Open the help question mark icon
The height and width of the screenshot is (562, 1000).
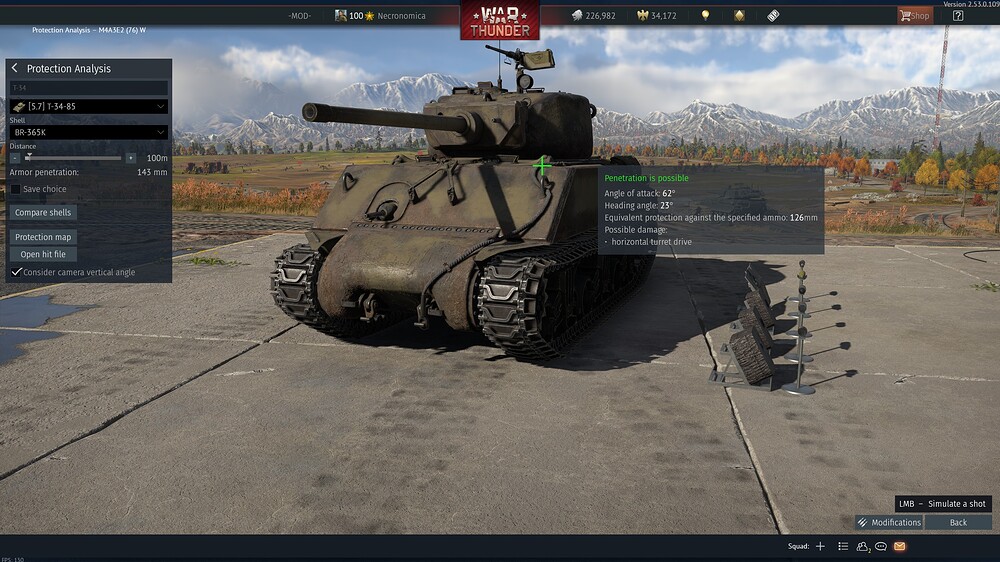pyautogui.click(x=957, y=15)
